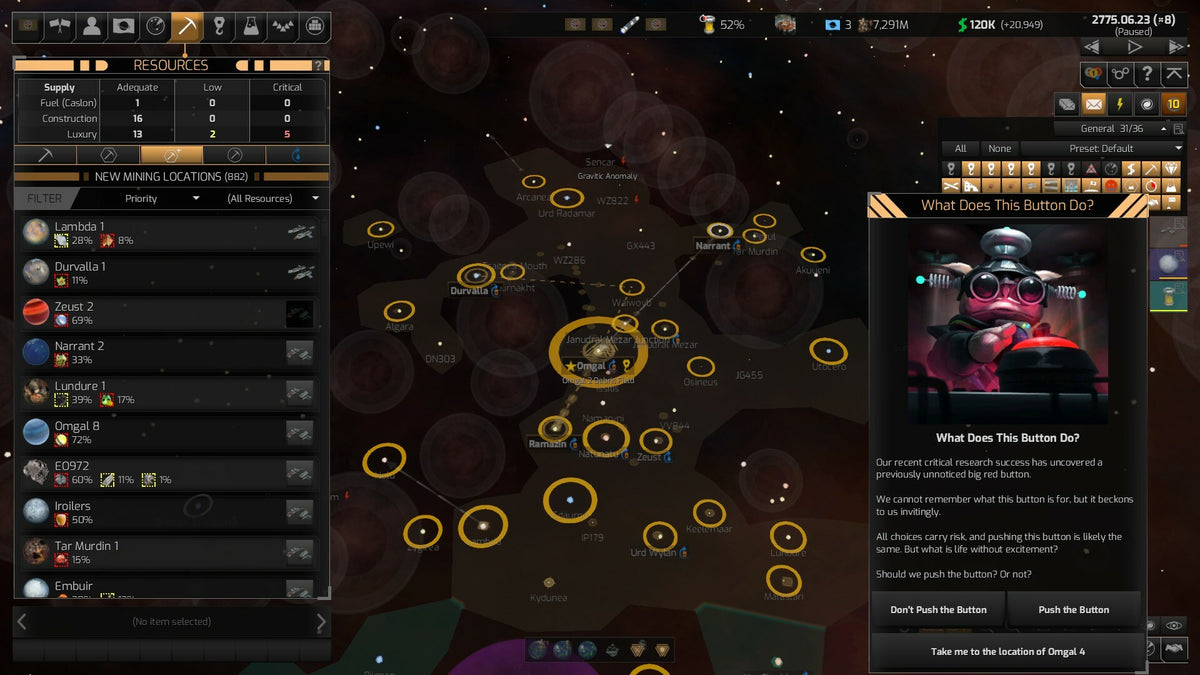
Task: Resume game with the play arrow
Action: (1134, 47)
